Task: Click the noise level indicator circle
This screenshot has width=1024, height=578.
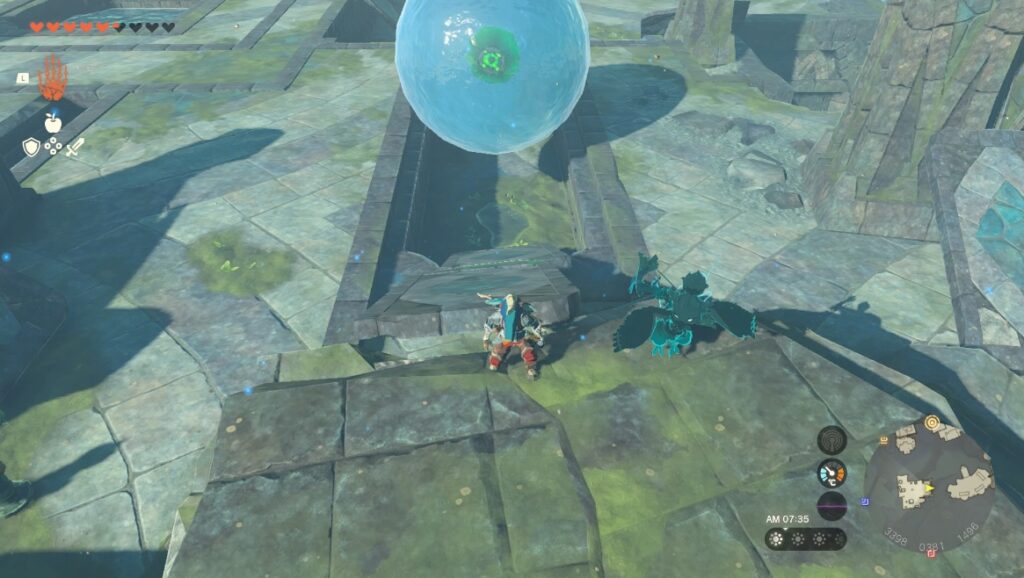Action: click(x=831, y=505)
